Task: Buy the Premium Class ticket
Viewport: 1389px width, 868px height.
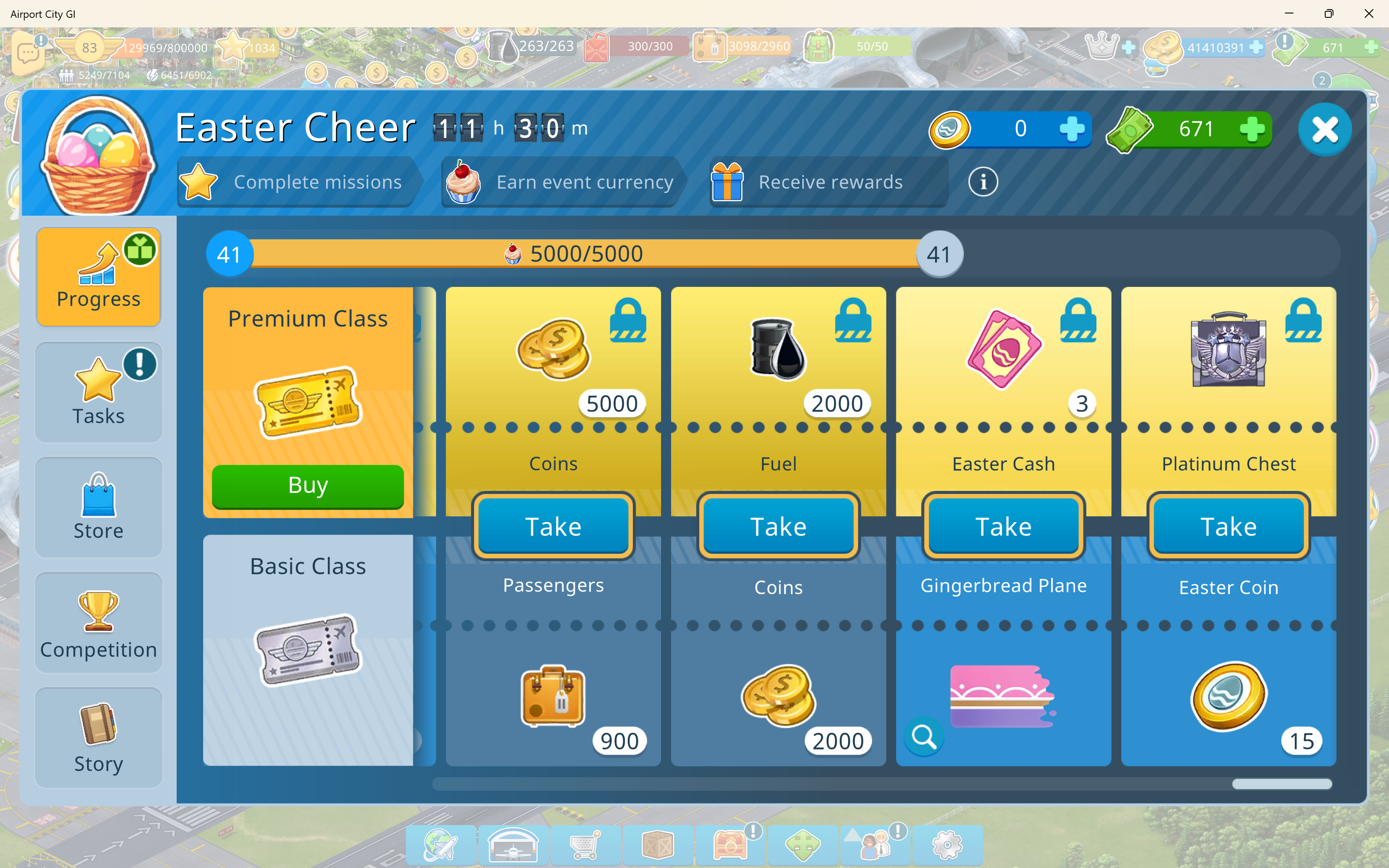Action: [x=308, y=486]
